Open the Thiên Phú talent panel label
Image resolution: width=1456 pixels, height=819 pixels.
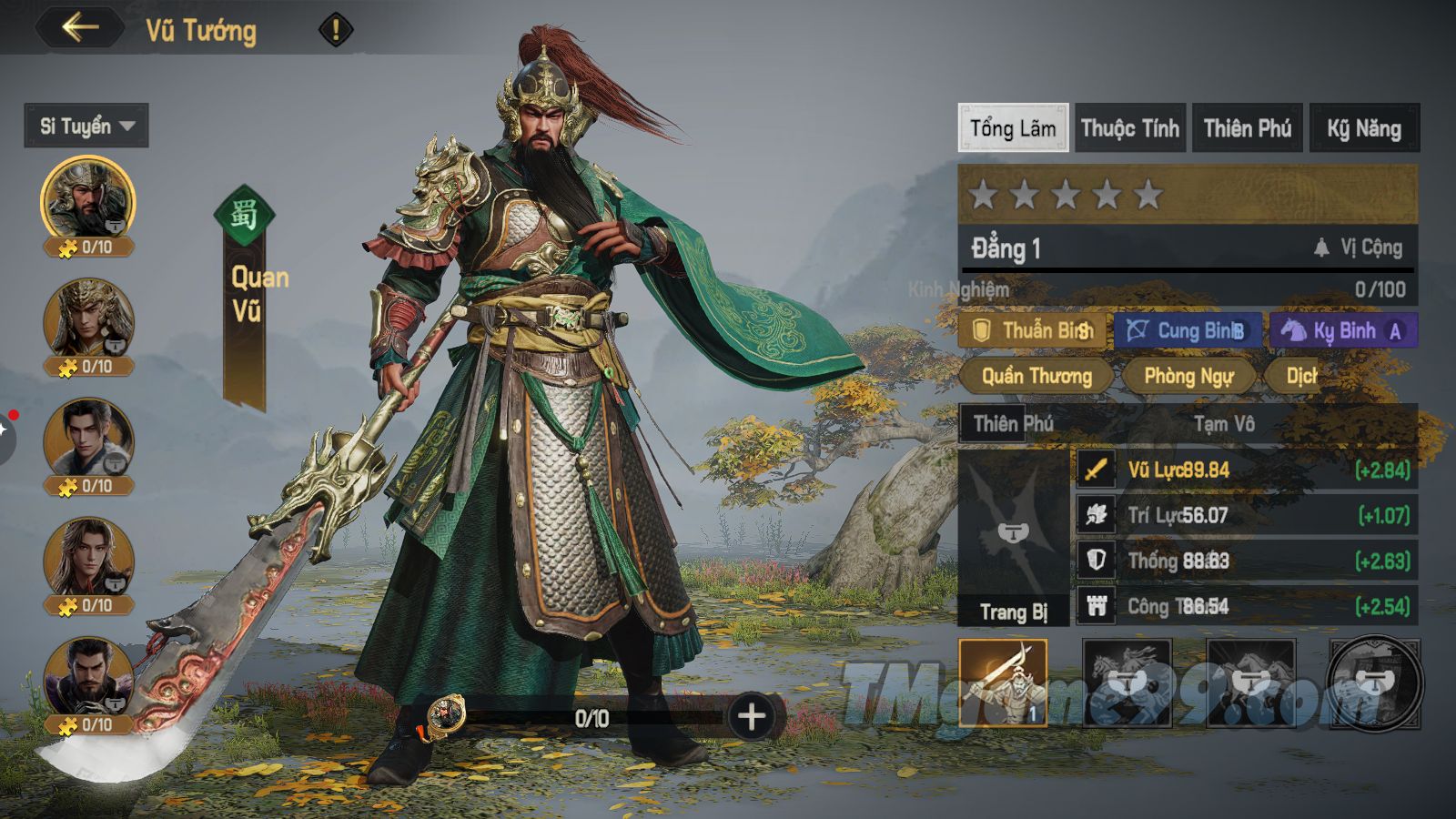(1013, 423)
